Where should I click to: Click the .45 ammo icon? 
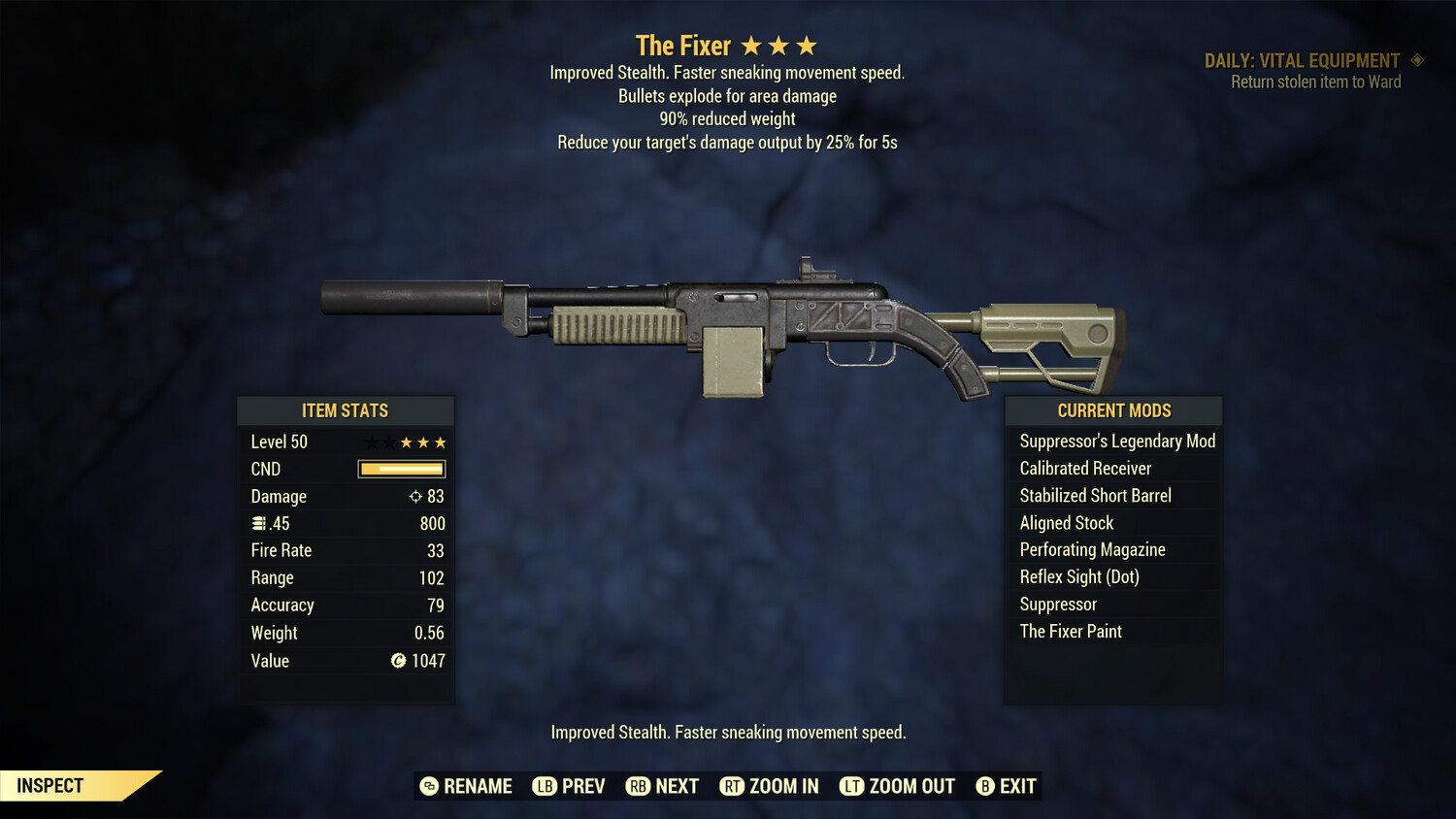point(257,523)
